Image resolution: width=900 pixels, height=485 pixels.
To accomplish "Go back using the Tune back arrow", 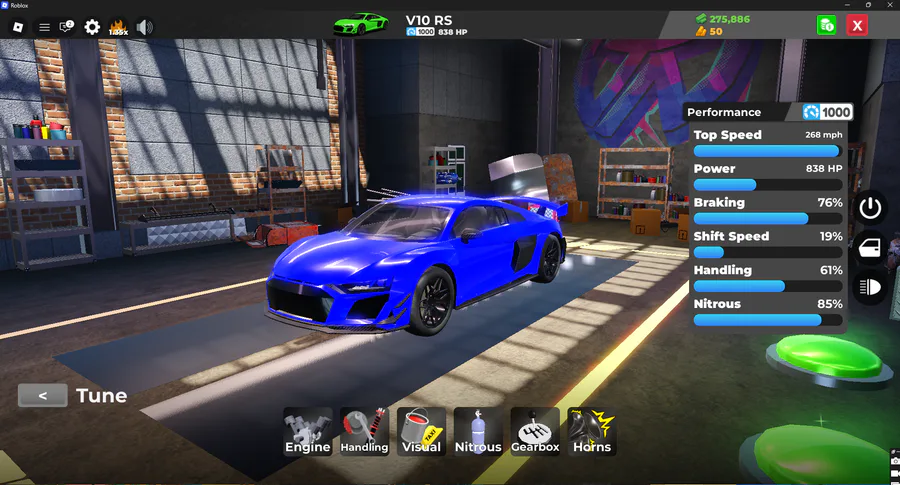I will tap(43, 396).
